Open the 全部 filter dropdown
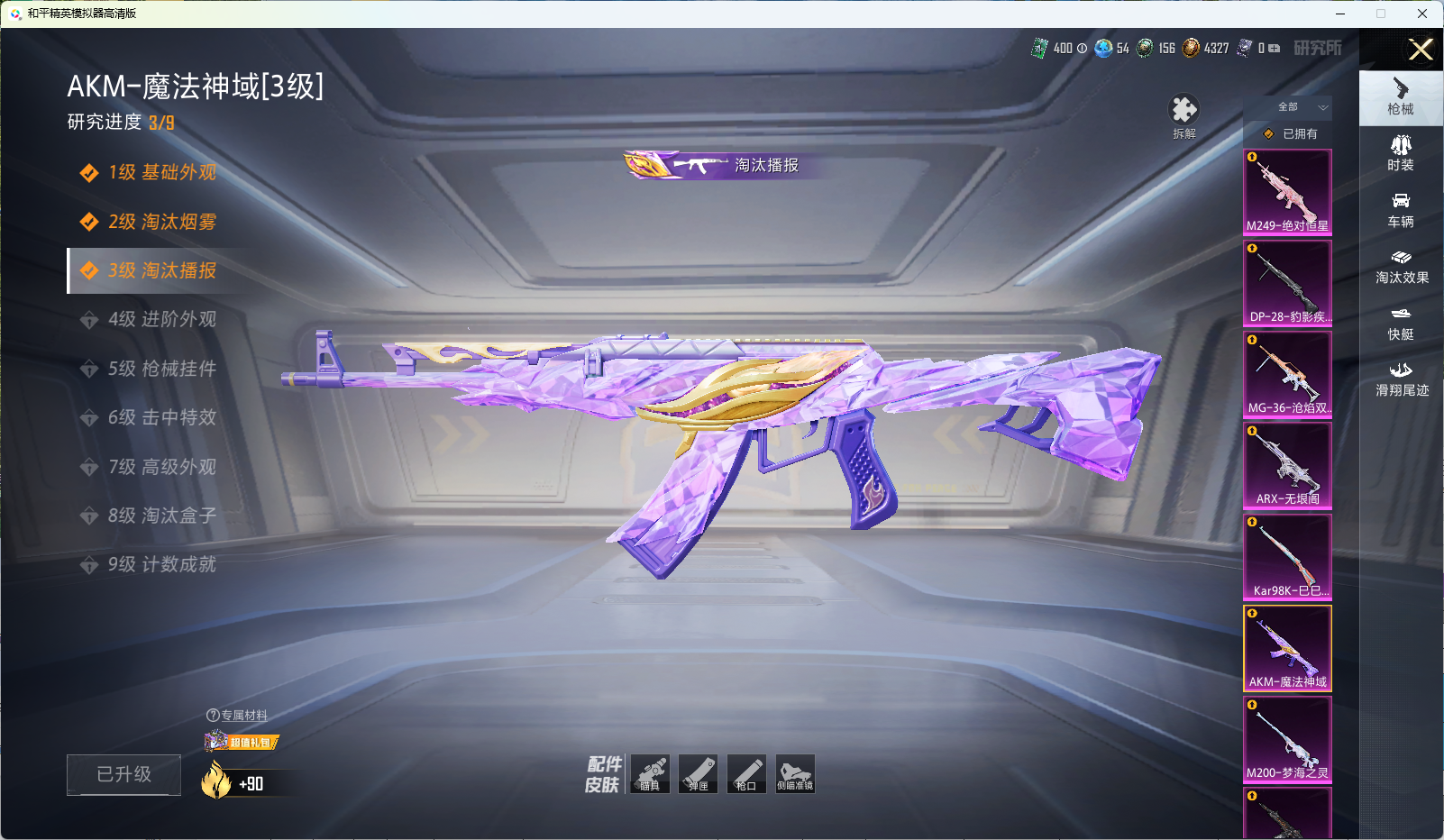Screen dimensions: 1444x840 1300,107
